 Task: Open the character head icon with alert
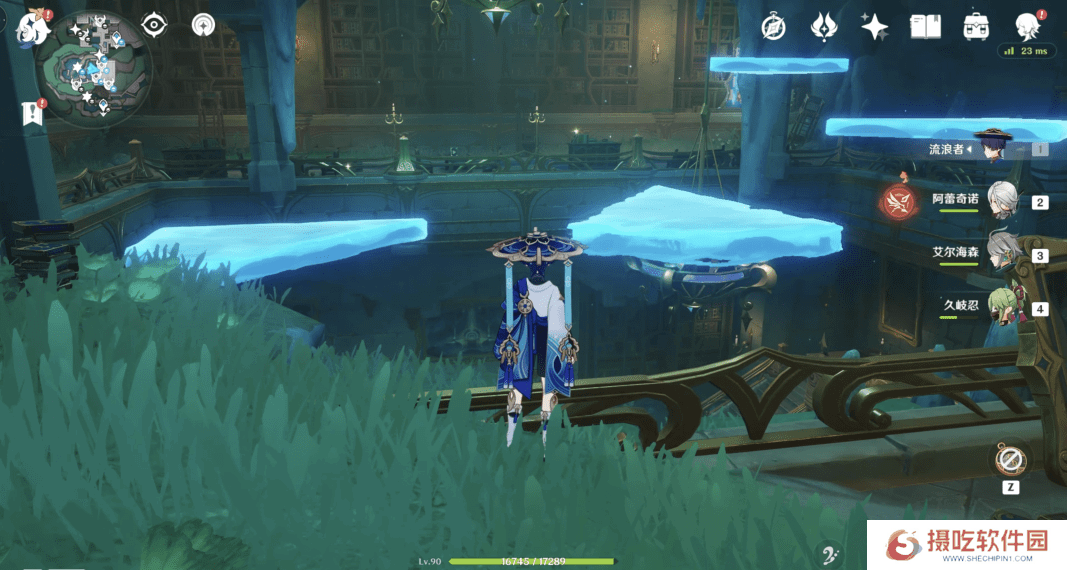[1027, 25]
